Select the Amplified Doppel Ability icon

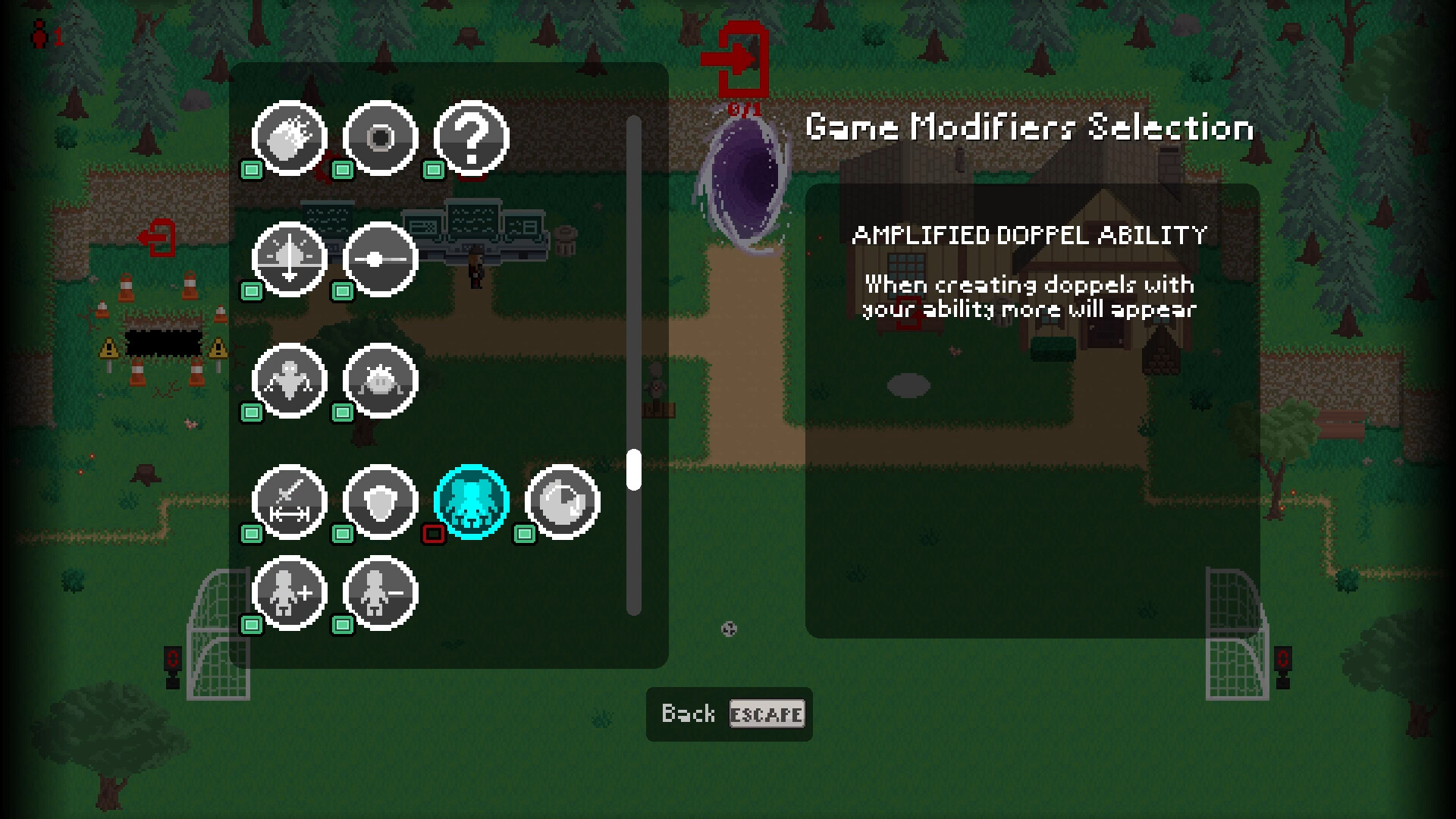click(x=472, y=502)
